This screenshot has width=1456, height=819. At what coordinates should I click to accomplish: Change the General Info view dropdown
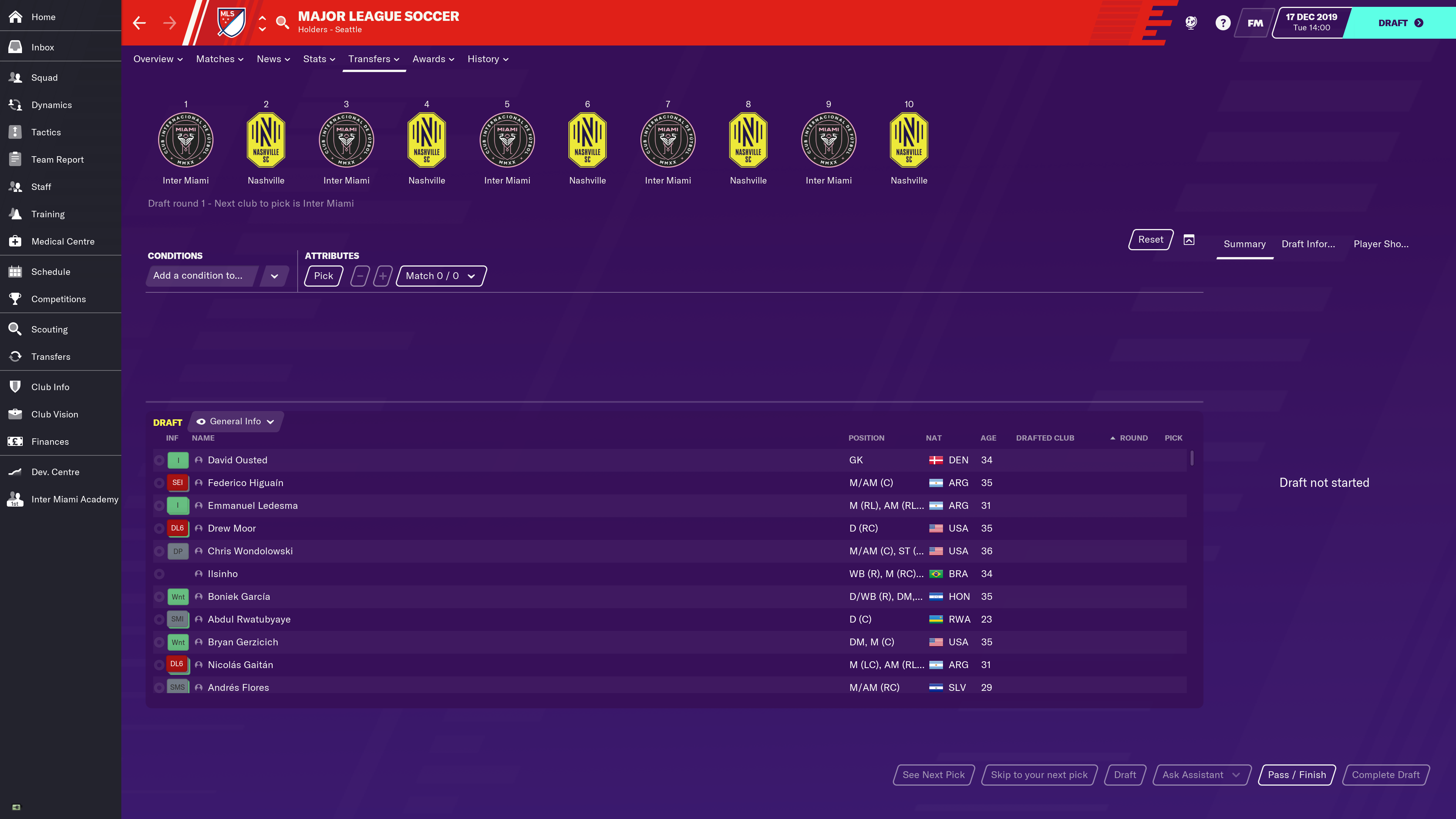pos(236,422)
